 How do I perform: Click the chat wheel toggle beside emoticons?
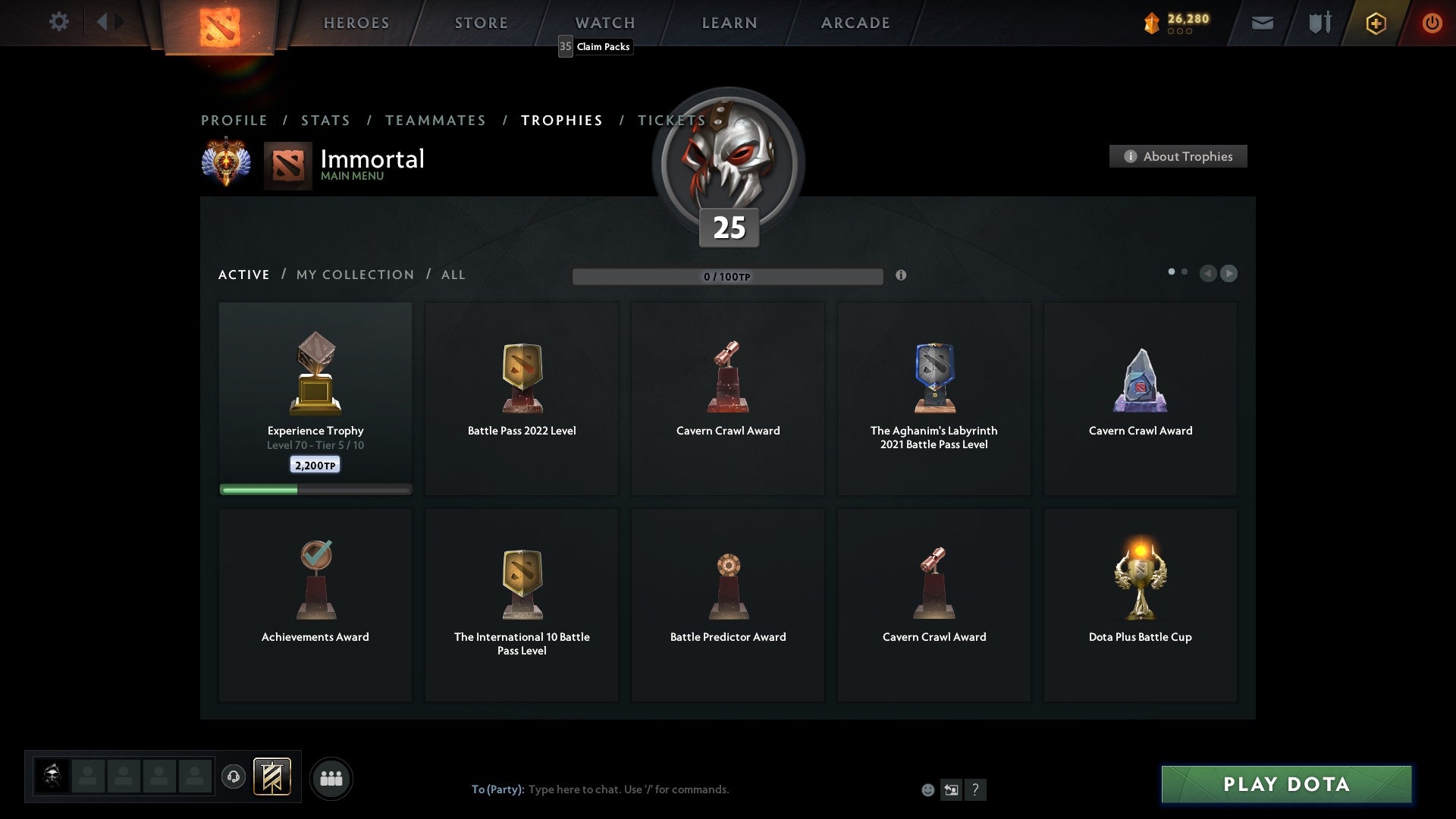tap(951, 789)
